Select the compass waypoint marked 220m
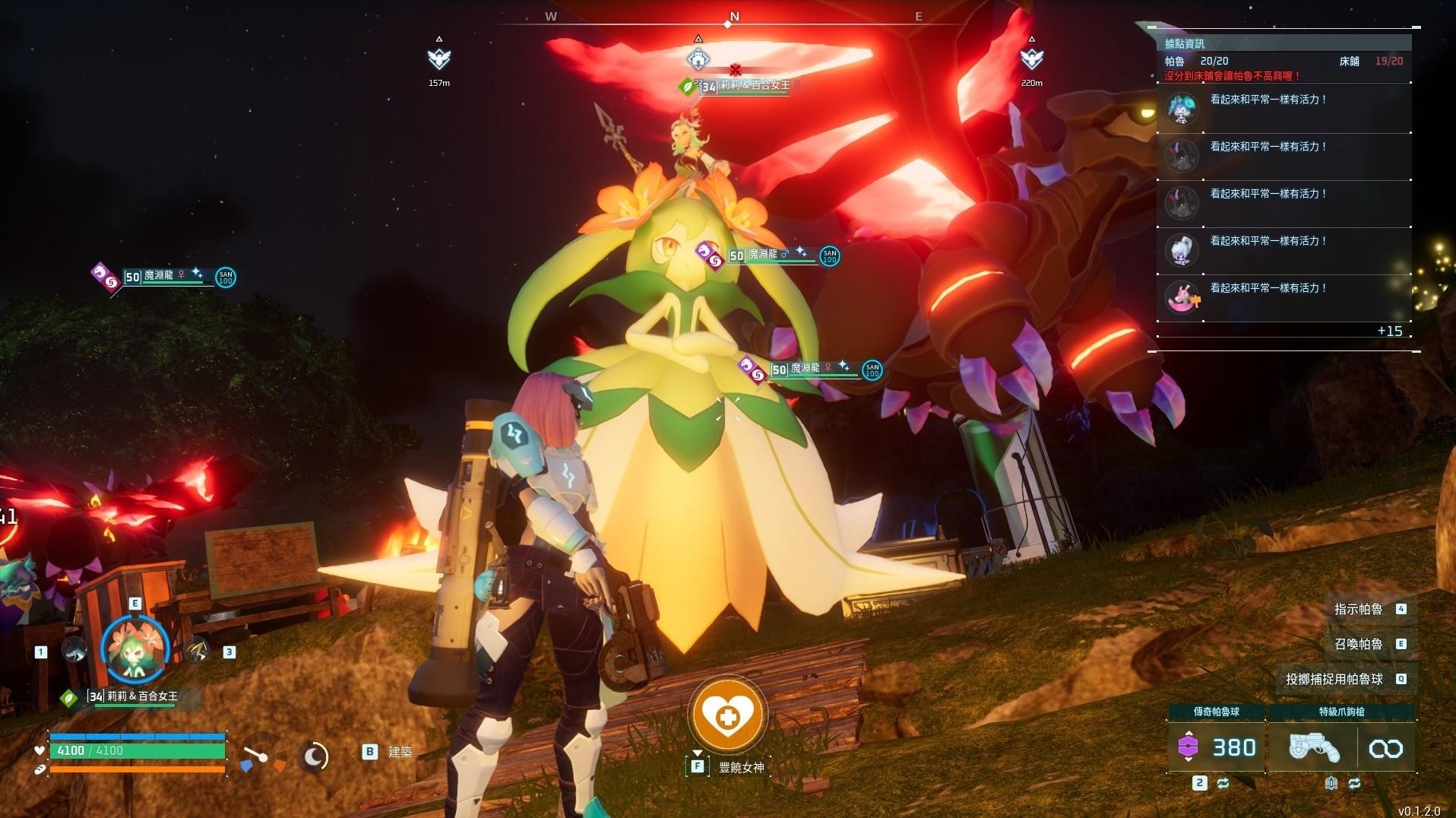The image size is (1456, 818). [1031, 59]
